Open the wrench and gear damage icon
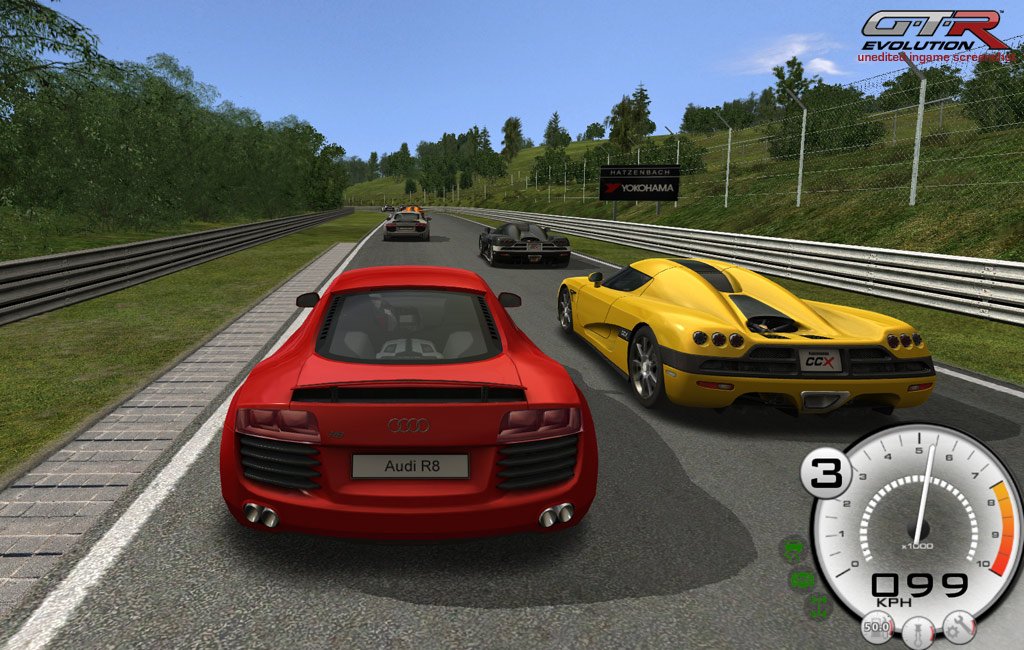 point(958,627)
